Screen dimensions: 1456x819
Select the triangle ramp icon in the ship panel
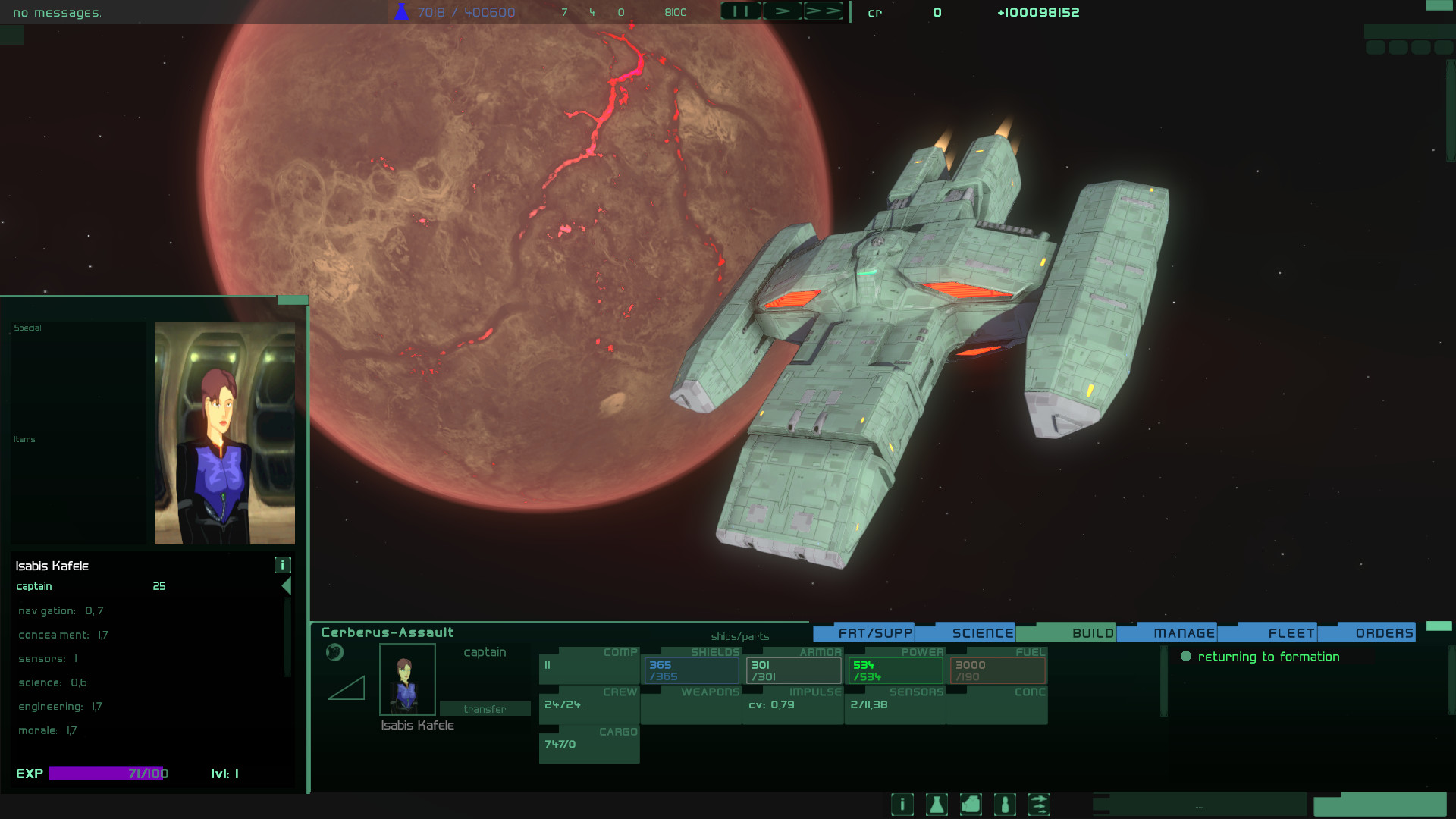click(347, 689)
